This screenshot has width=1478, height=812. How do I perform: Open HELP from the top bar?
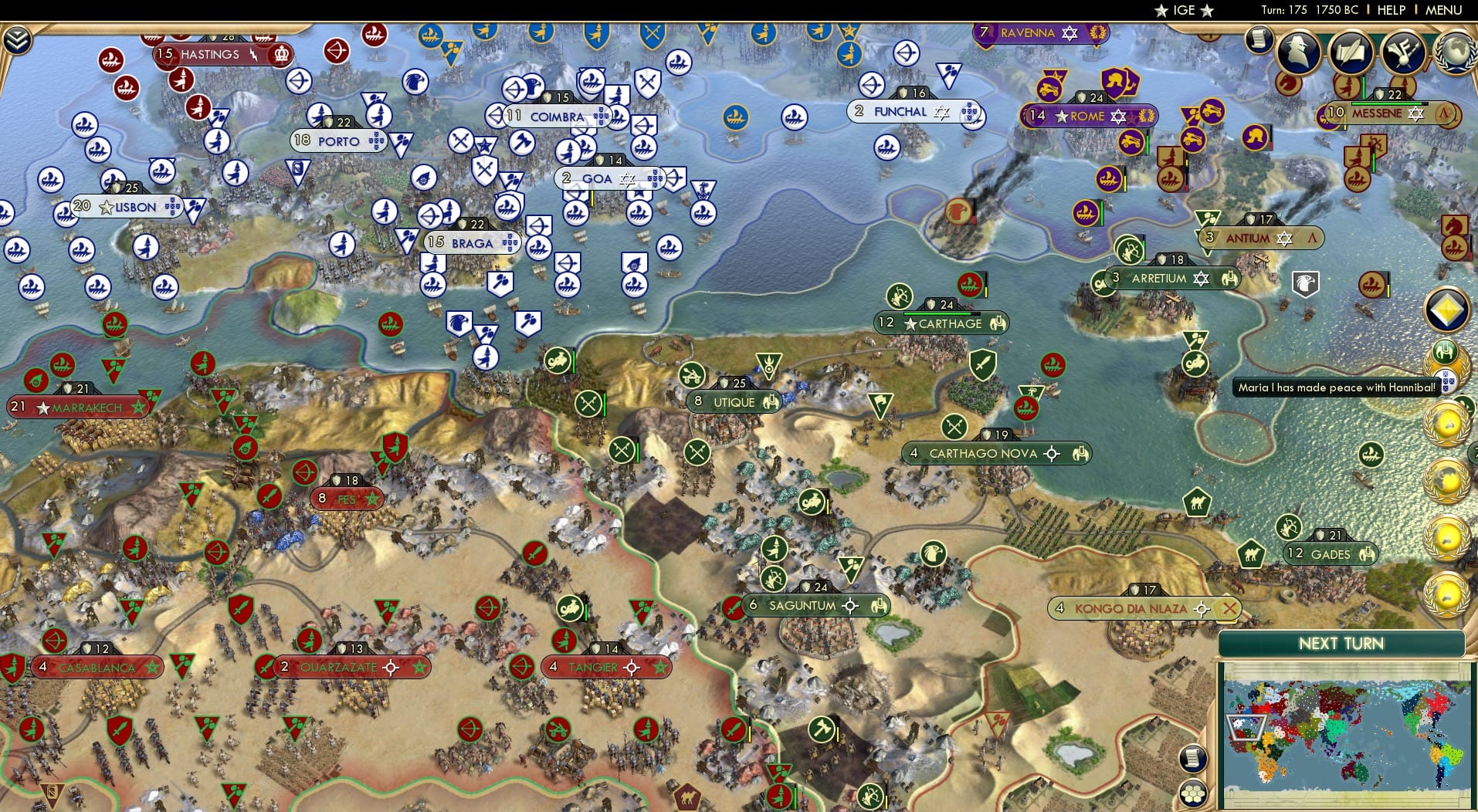coord(1392,10)
